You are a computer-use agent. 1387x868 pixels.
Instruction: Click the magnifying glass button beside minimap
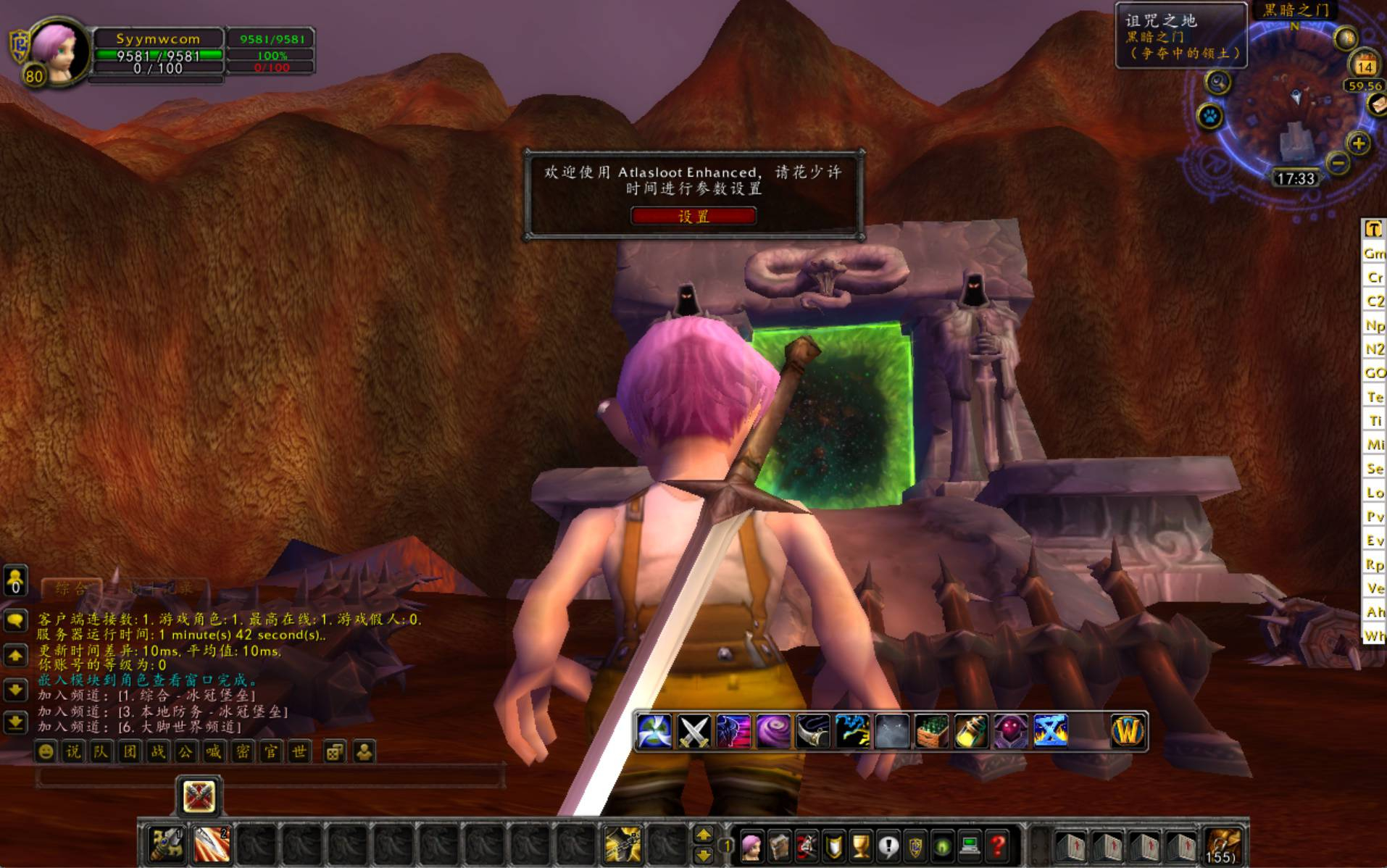(x=1218, y=83)
